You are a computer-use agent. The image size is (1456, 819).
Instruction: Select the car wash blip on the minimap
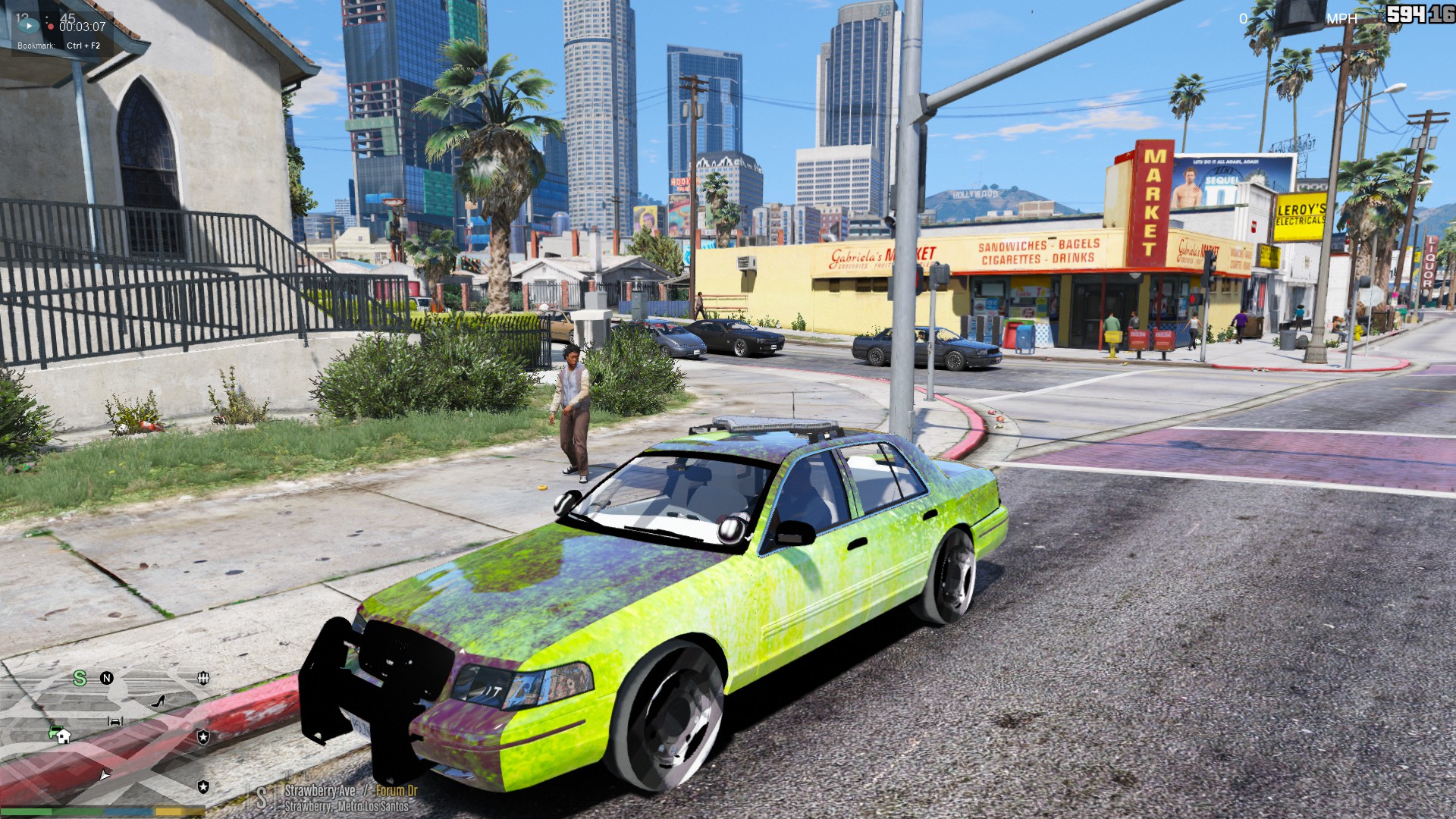[115, 721]
